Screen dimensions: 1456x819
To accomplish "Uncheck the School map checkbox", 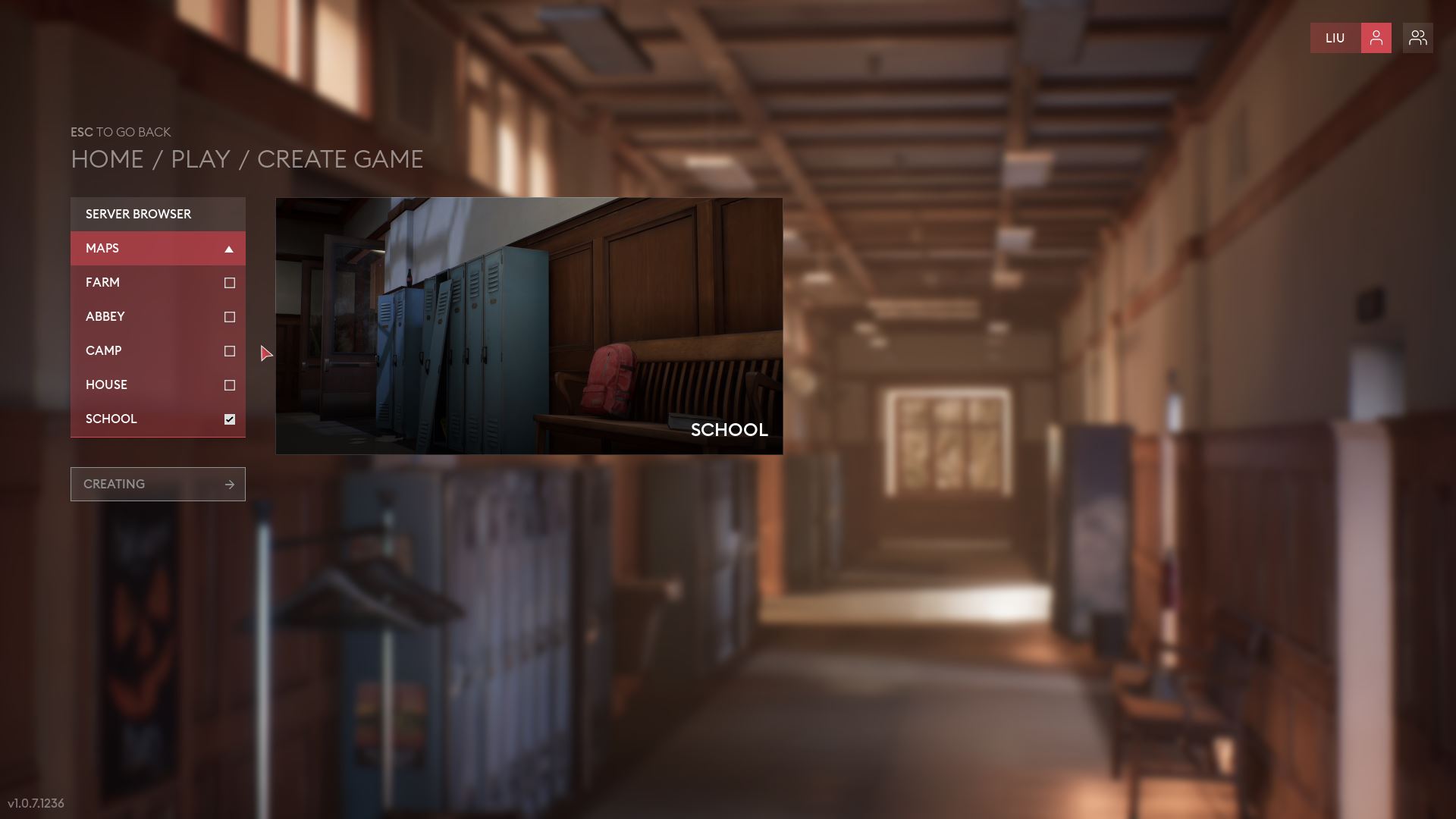I will coord(230,419).
